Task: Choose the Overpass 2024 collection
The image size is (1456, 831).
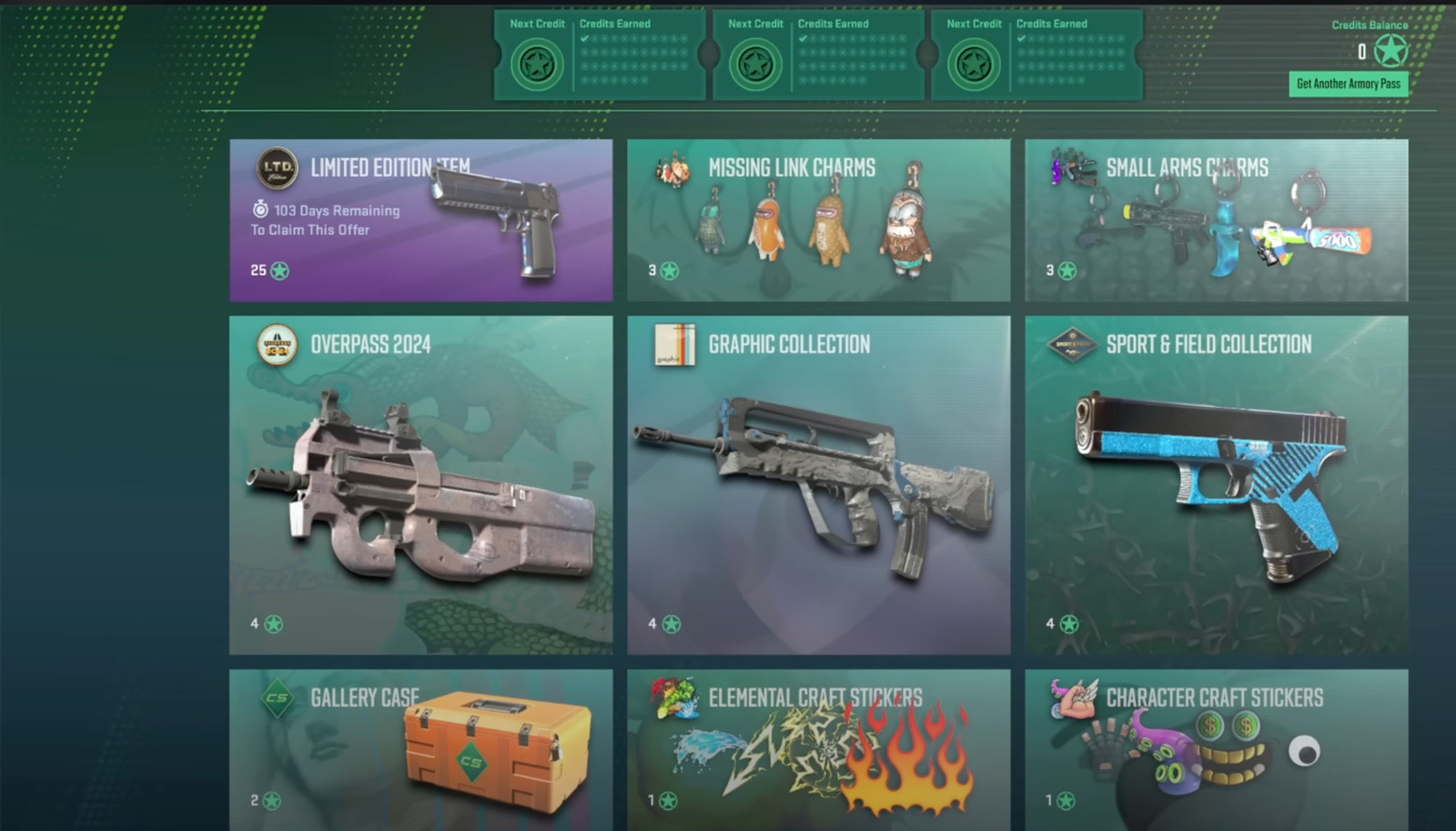Action: [420, 484]
